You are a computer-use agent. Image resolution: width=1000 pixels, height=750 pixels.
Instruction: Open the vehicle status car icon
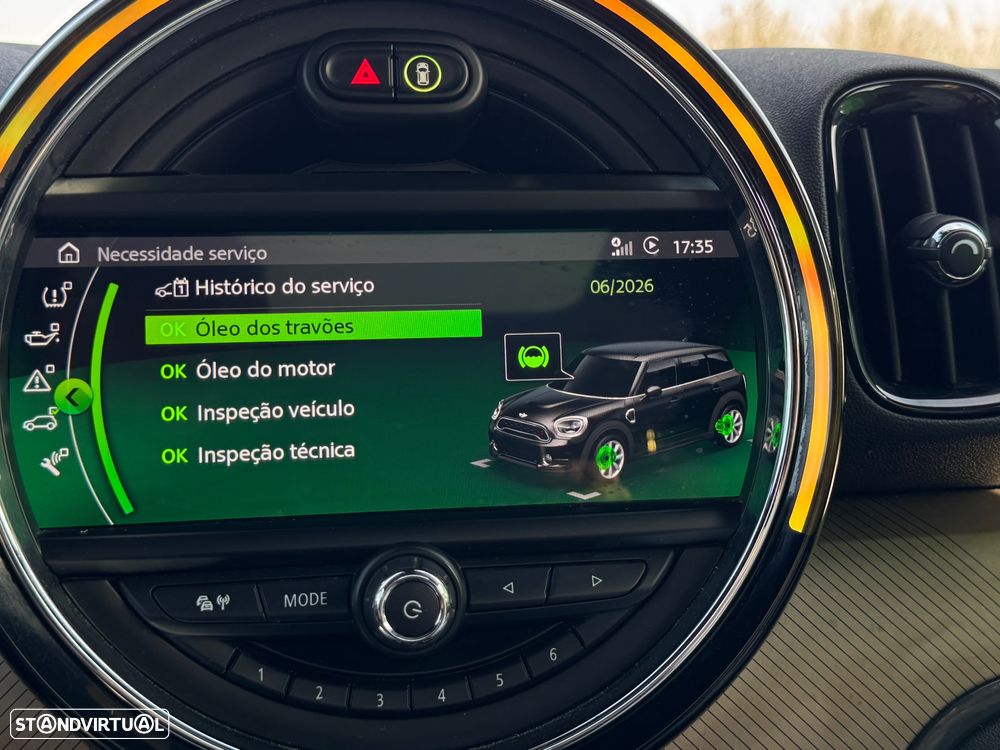click(x=41, y=422)
